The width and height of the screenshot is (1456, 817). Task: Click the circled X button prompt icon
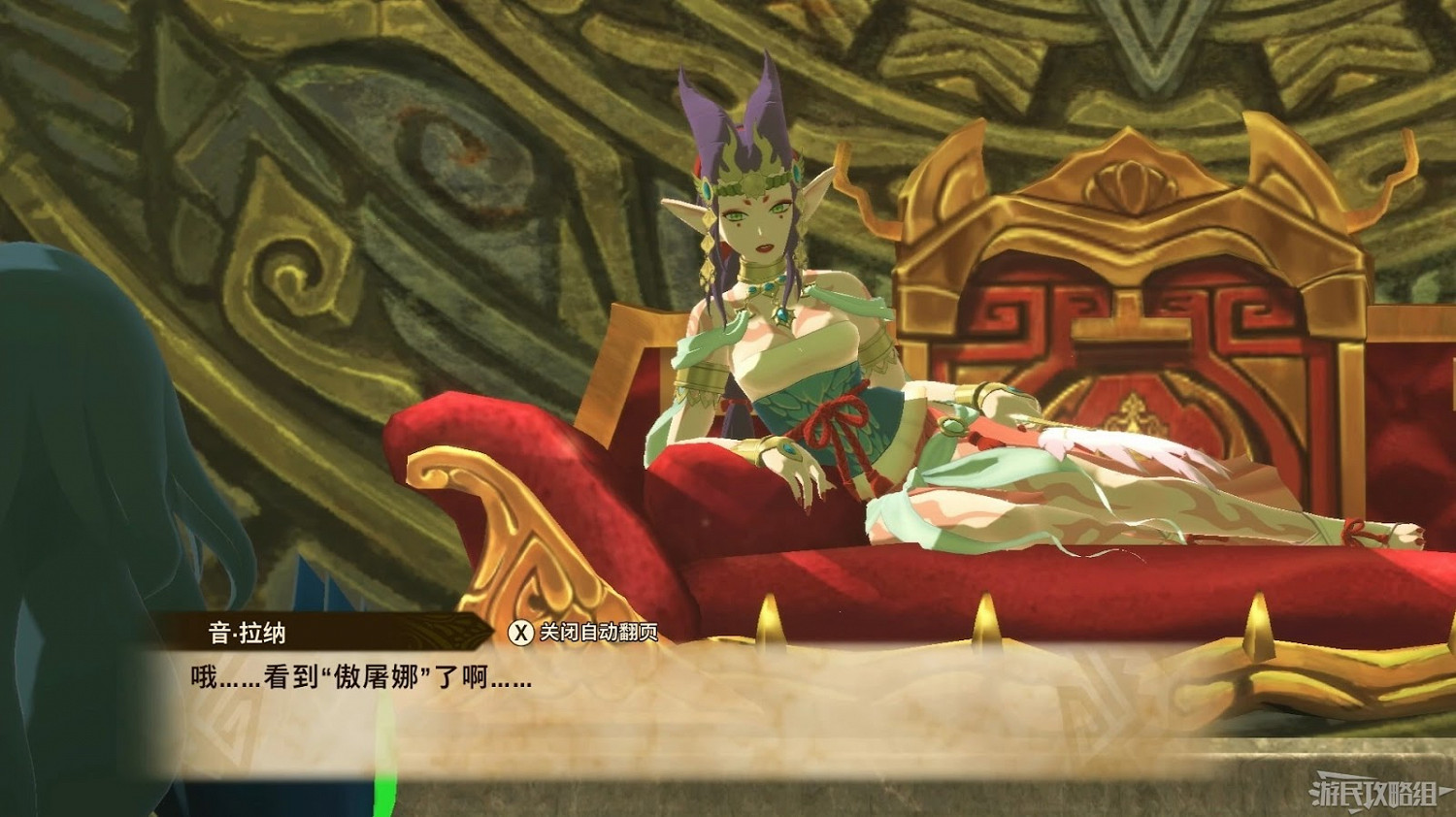[x=521, y=631]
